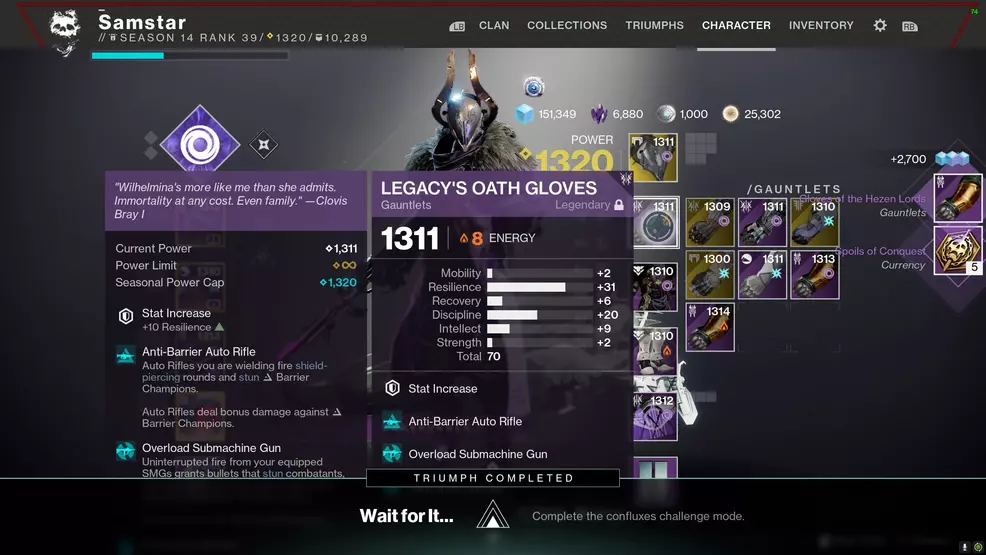
Task: Open settings with the gear icon
Action: tap(880, 26)
